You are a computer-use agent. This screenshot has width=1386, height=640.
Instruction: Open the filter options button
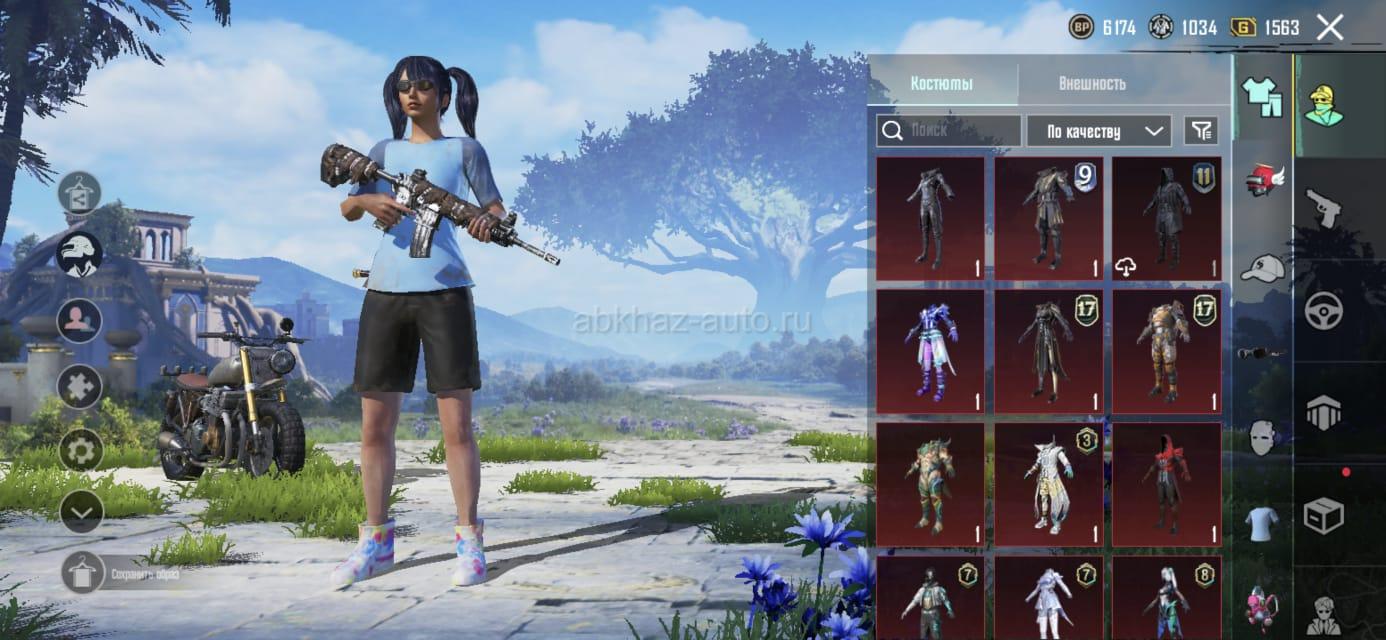point(1201,130)
